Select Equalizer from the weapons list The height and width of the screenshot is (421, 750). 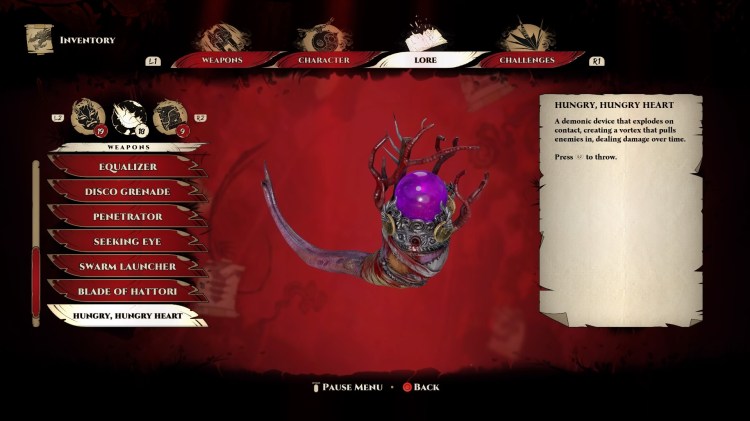[127, 167]
